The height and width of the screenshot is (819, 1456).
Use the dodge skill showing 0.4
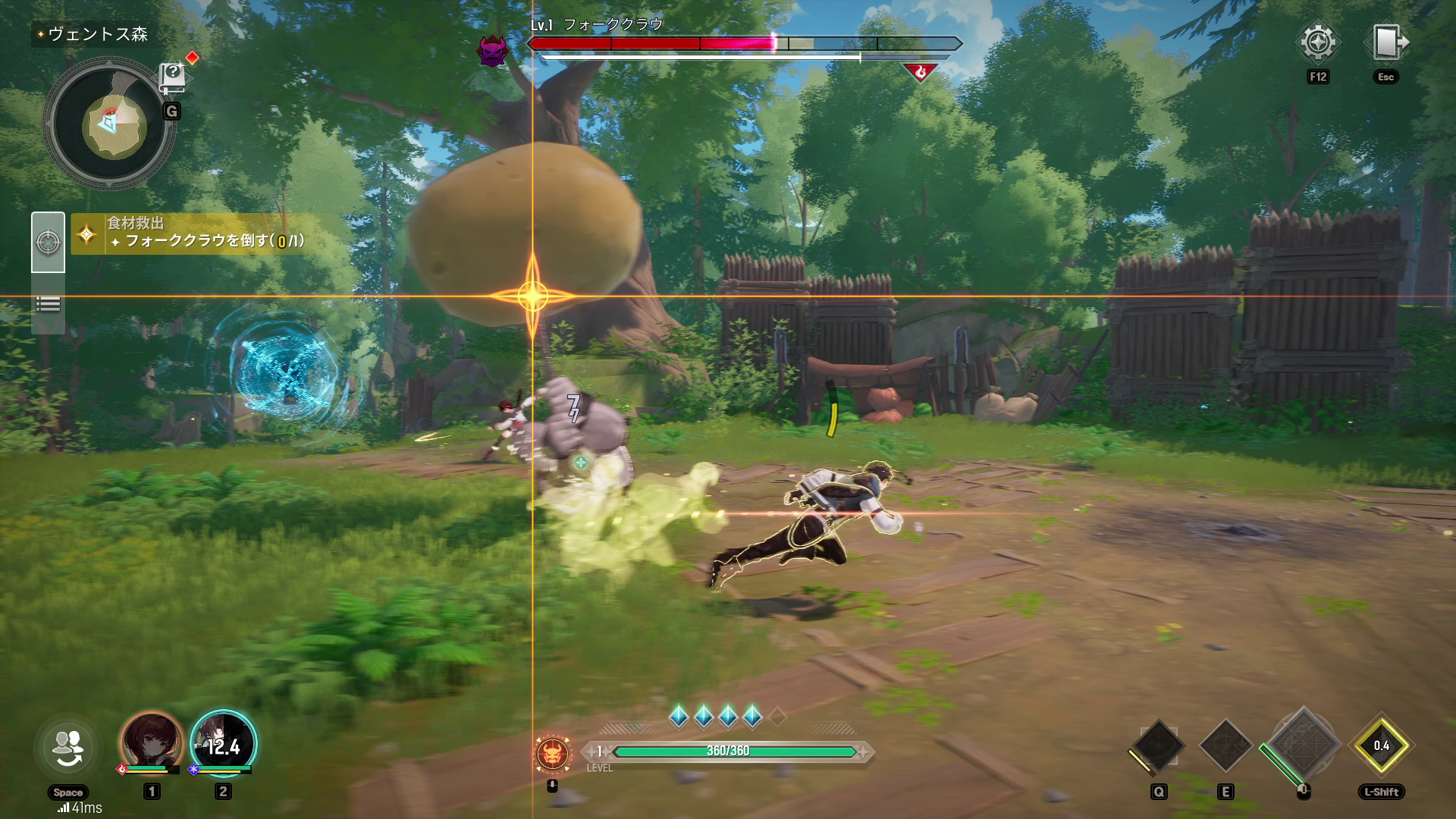pyautogui.click(x=1381, y=745)
